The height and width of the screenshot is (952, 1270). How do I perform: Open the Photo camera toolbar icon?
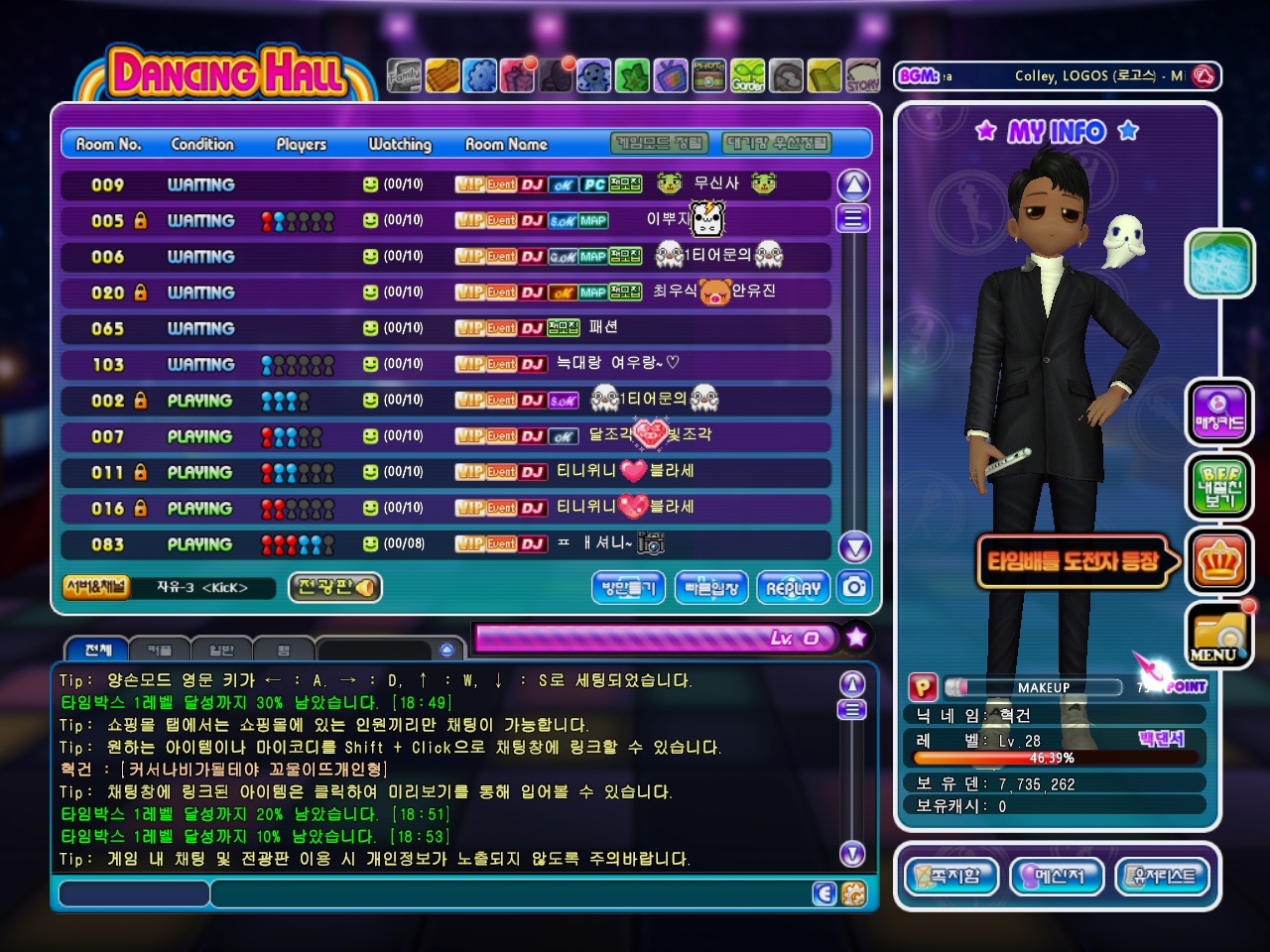tap(708, 75)
